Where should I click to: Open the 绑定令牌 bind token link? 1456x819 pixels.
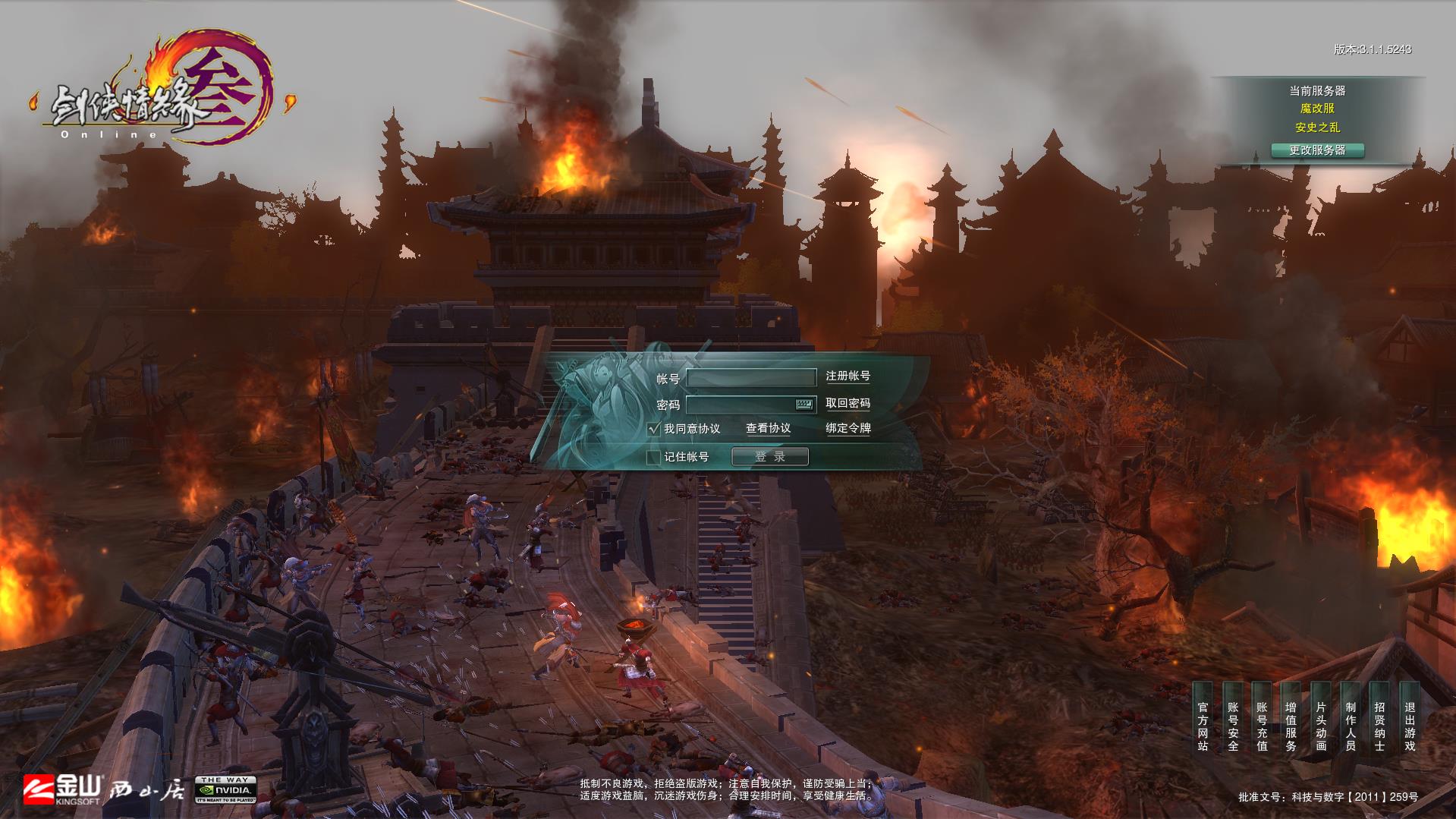click(847, 429)
